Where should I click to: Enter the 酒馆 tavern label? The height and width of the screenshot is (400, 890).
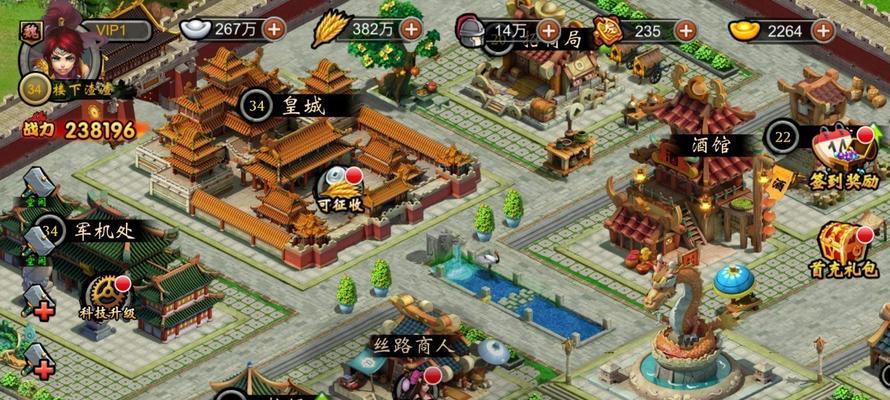coord(711,144)
